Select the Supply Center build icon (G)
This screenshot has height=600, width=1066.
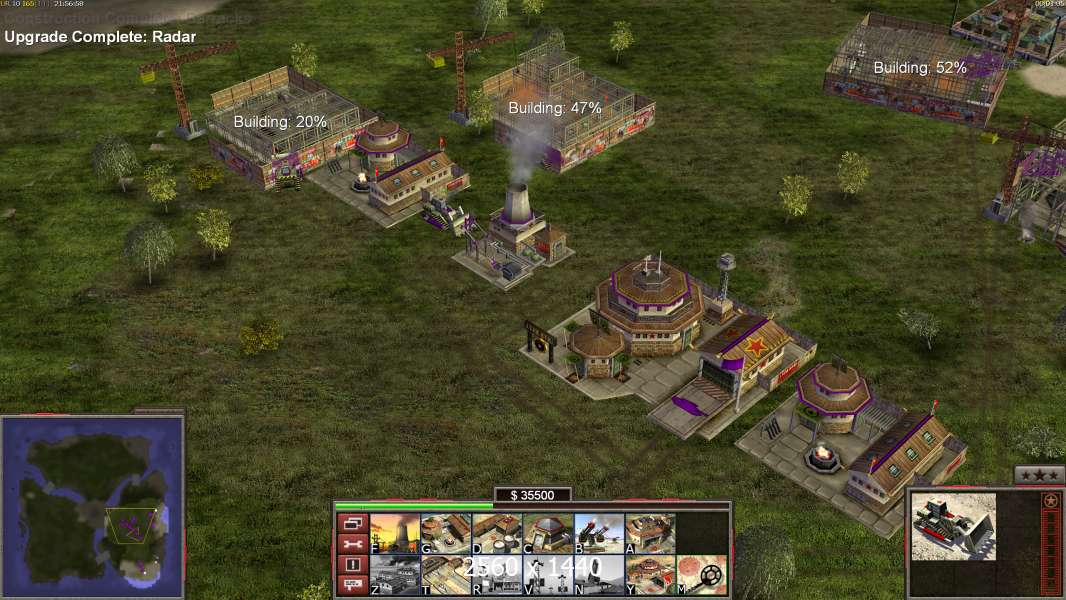pos(446,534)
